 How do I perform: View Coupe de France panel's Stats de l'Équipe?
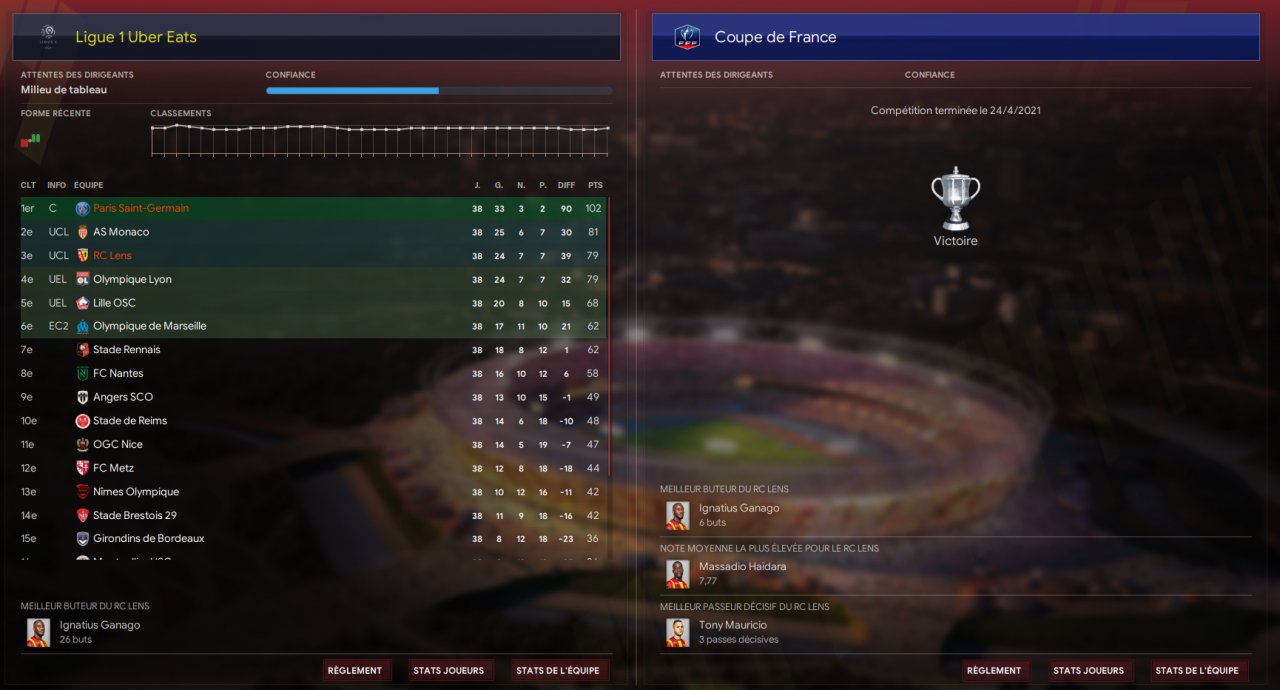1196,670
